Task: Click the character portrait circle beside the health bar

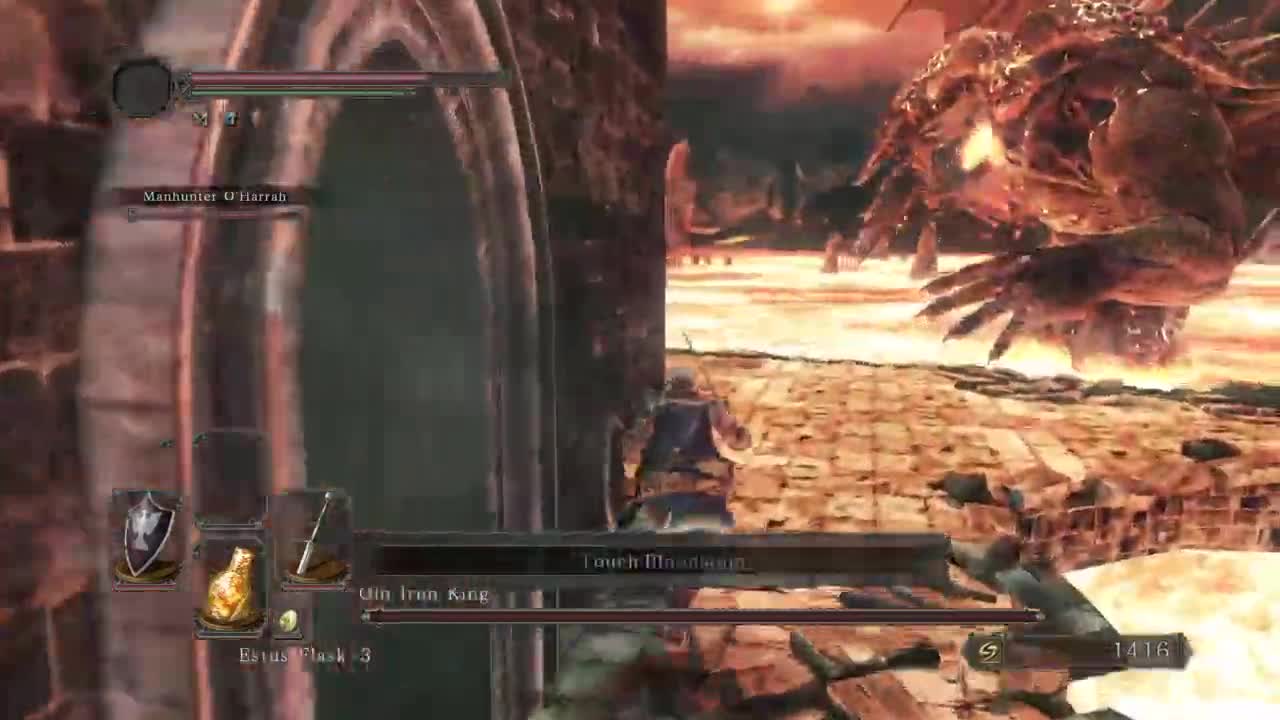Action: click(142, 85)
